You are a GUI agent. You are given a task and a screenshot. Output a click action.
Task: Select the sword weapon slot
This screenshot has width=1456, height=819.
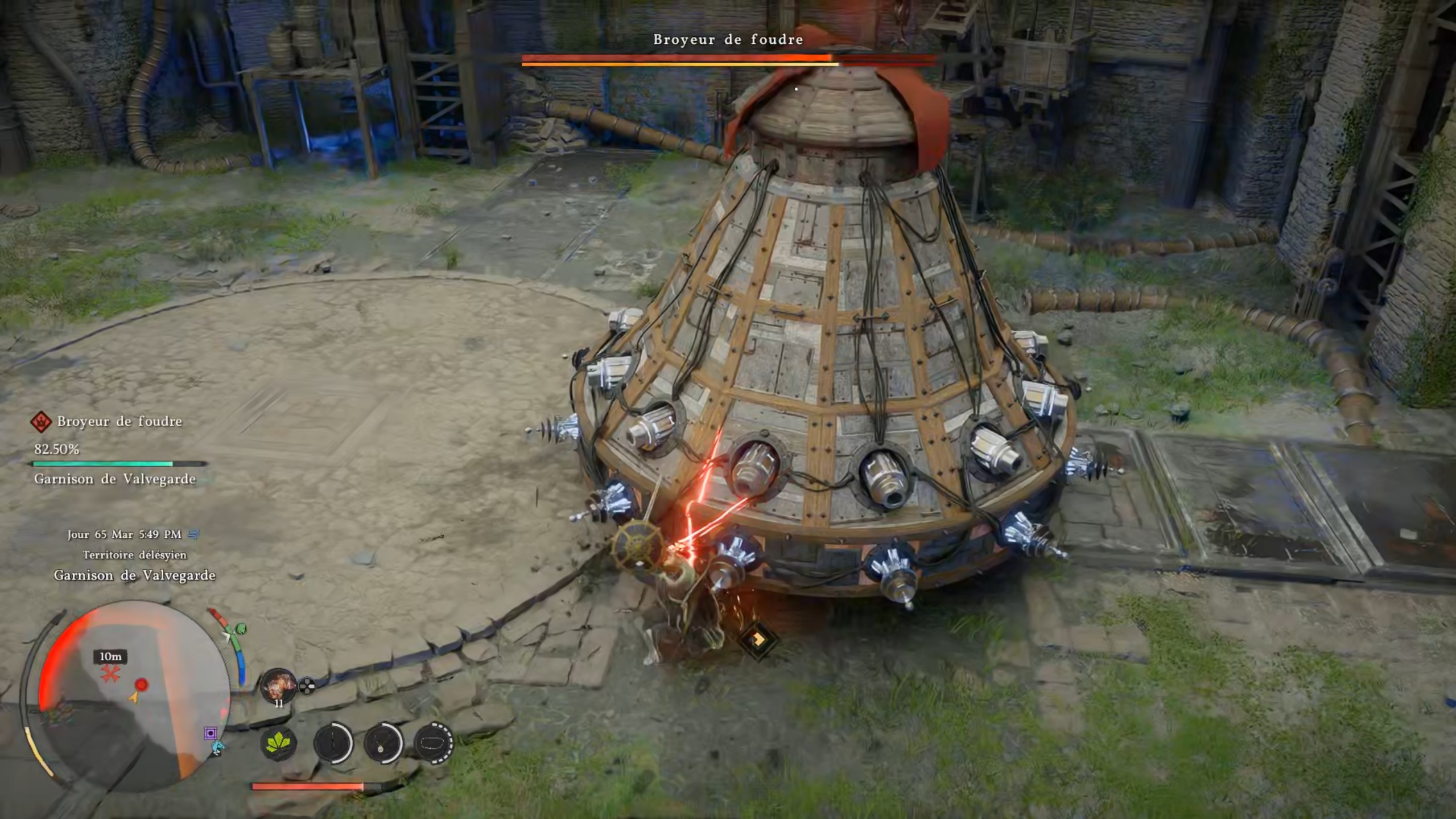click(x=333, y=743)
